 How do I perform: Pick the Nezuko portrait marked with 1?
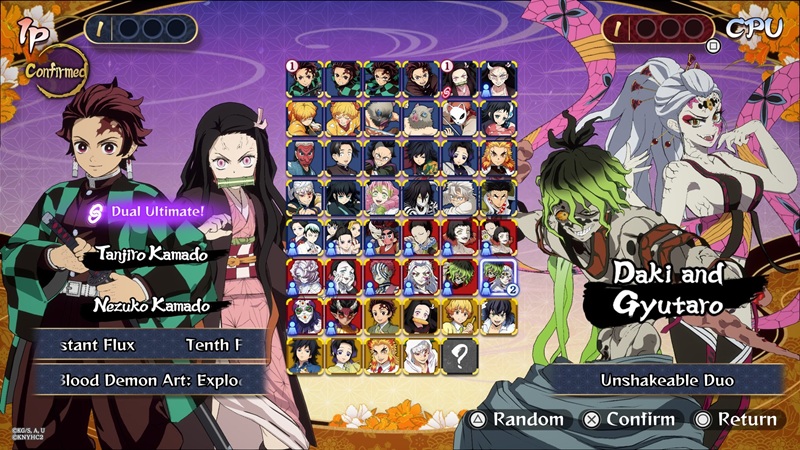pos(459,79)
